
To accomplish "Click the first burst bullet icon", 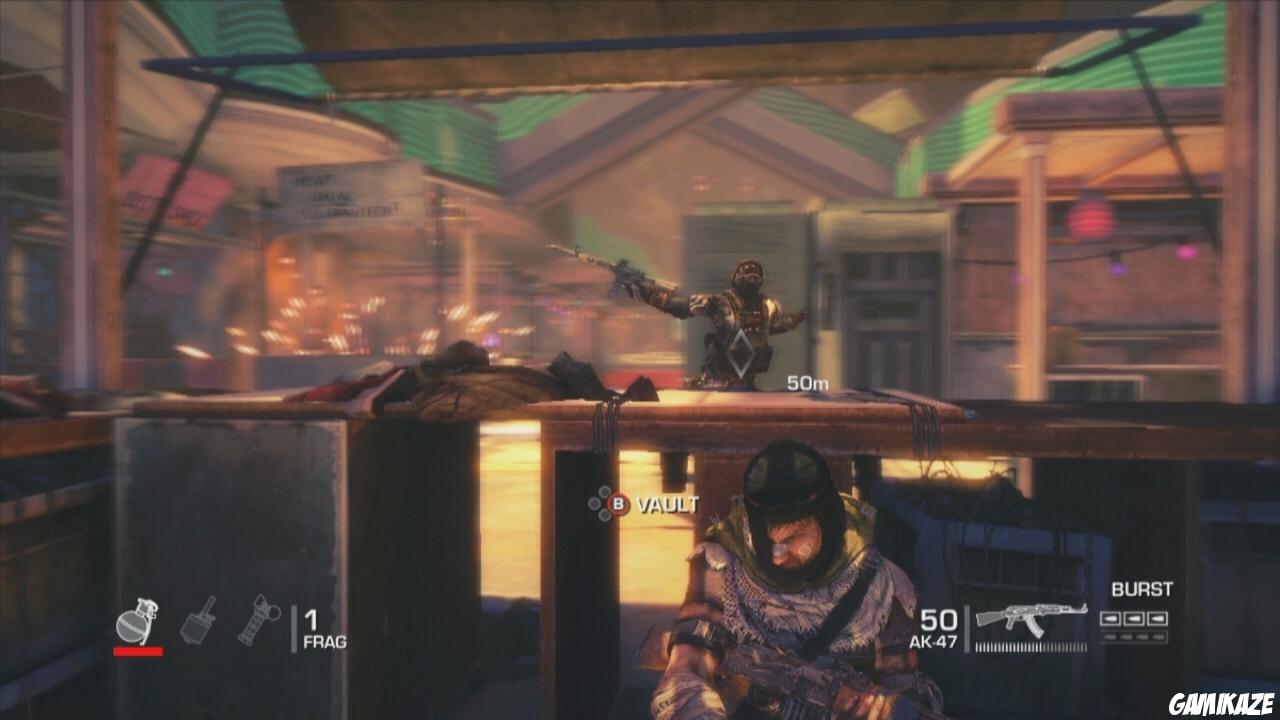I will (x=1110, y=619).
